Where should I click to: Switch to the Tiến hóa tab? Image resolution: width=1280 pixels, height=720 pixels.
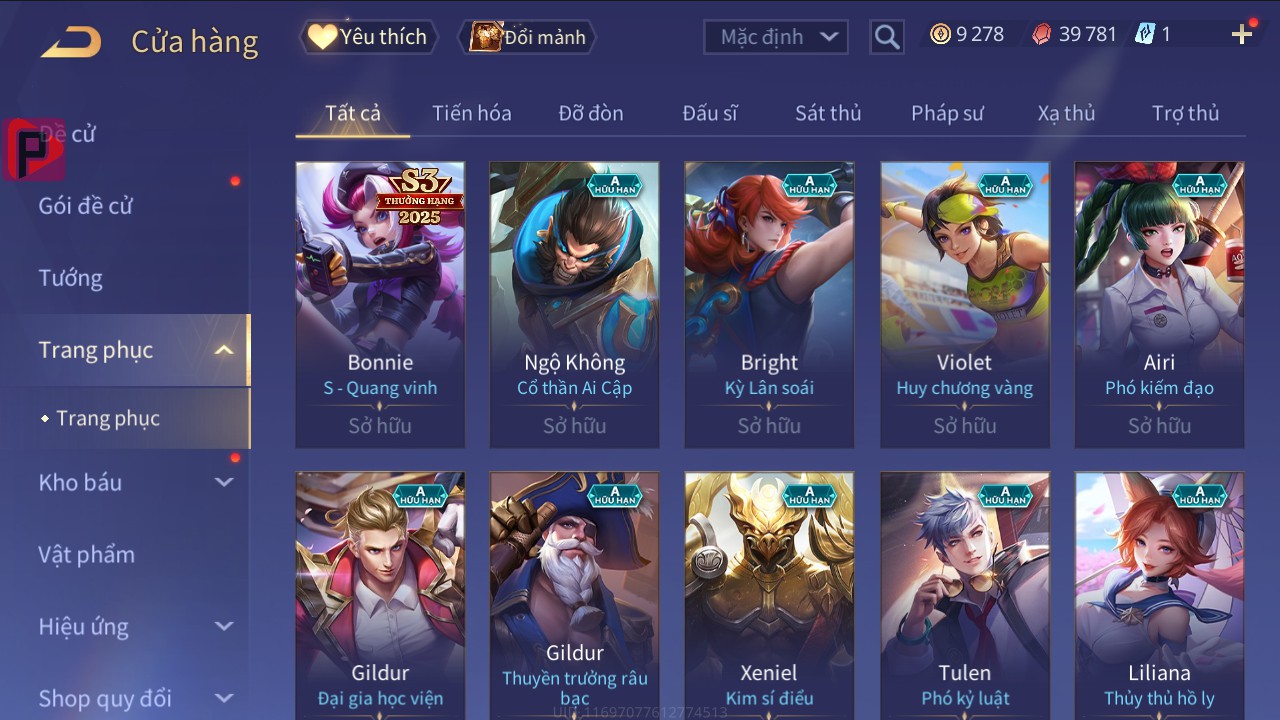point(471,113)
